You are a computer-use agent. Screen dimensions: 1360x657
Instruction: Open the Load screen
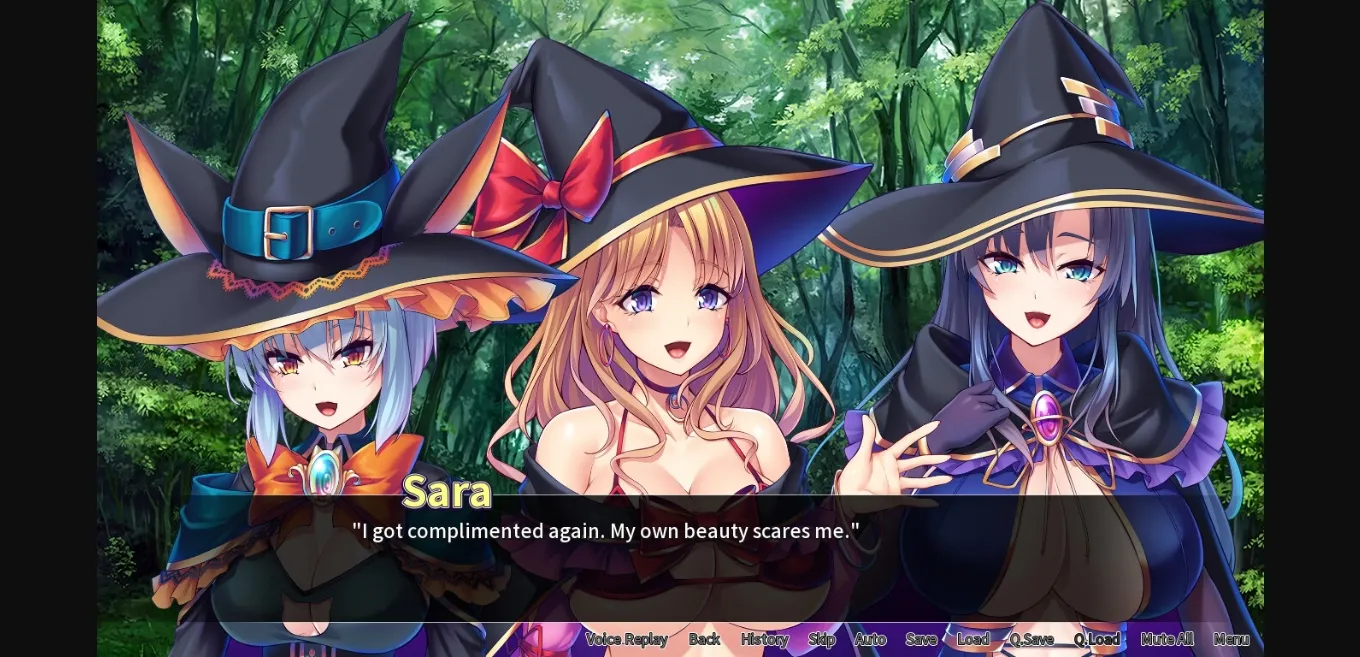tap(973, 639)
